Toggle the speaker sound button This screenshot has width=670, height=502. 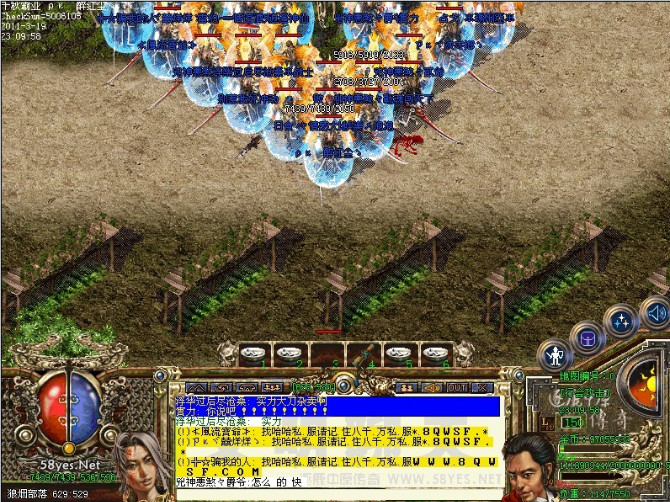click(x=656, y=314)
